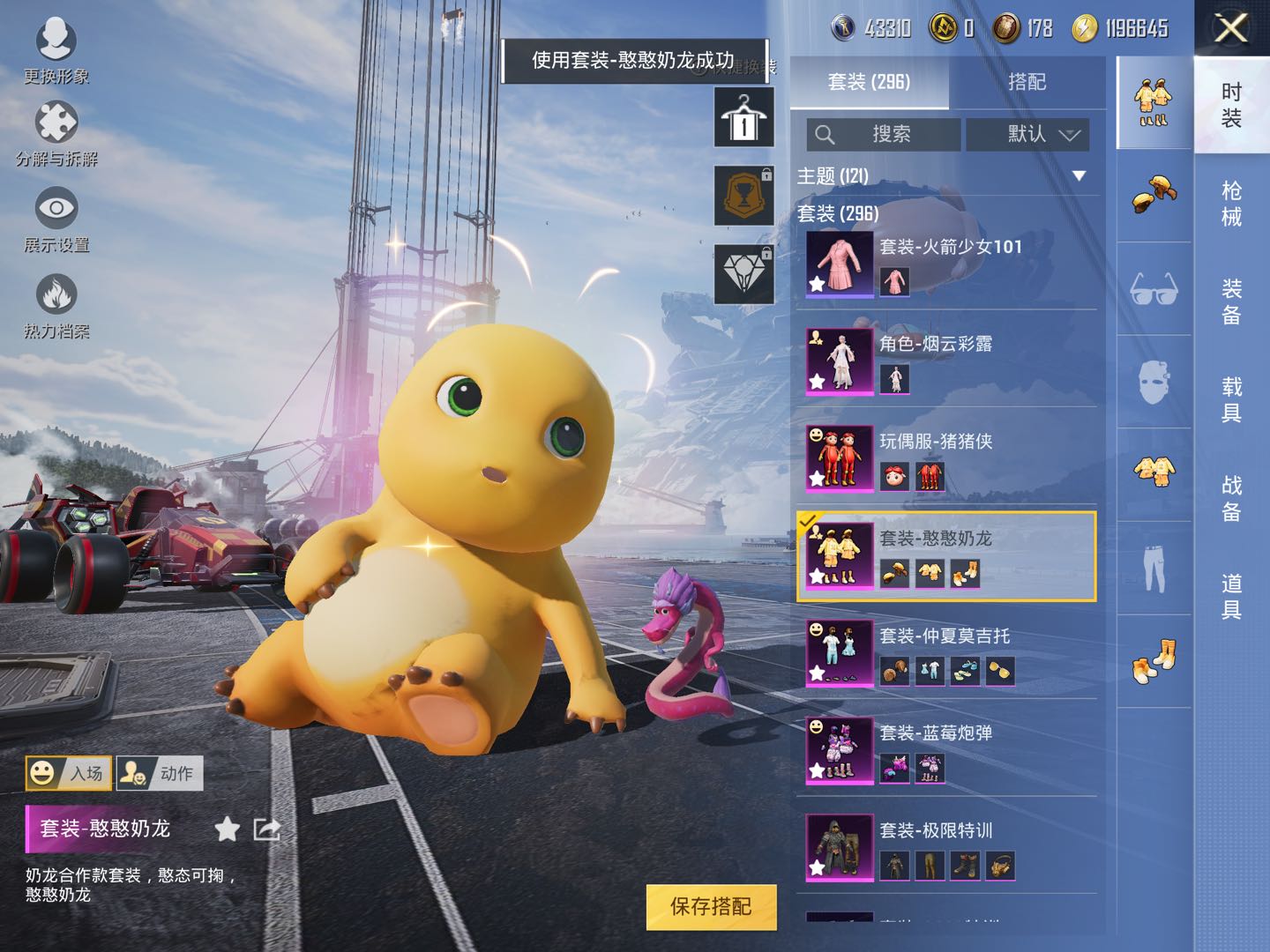Open the 默认 sort dropdown
1270x952 pixels.
pyautogui.click(x=1027, y=134)
